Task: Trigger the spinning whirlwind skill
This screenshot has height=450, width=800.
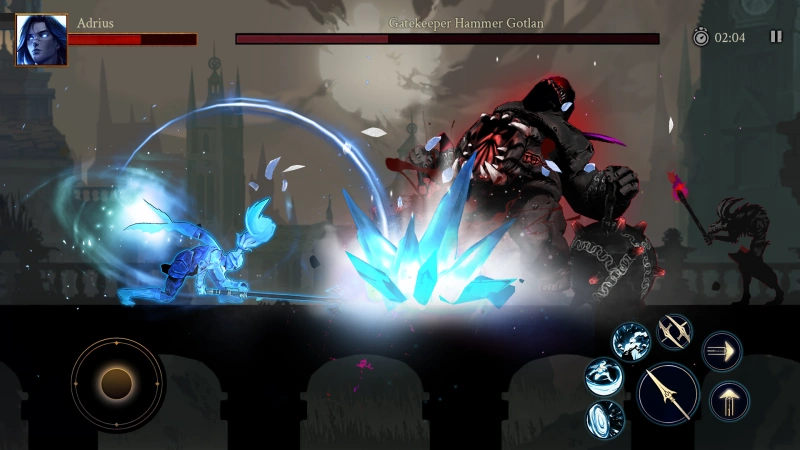Action: pyautogui.click(x=604, y=376)
